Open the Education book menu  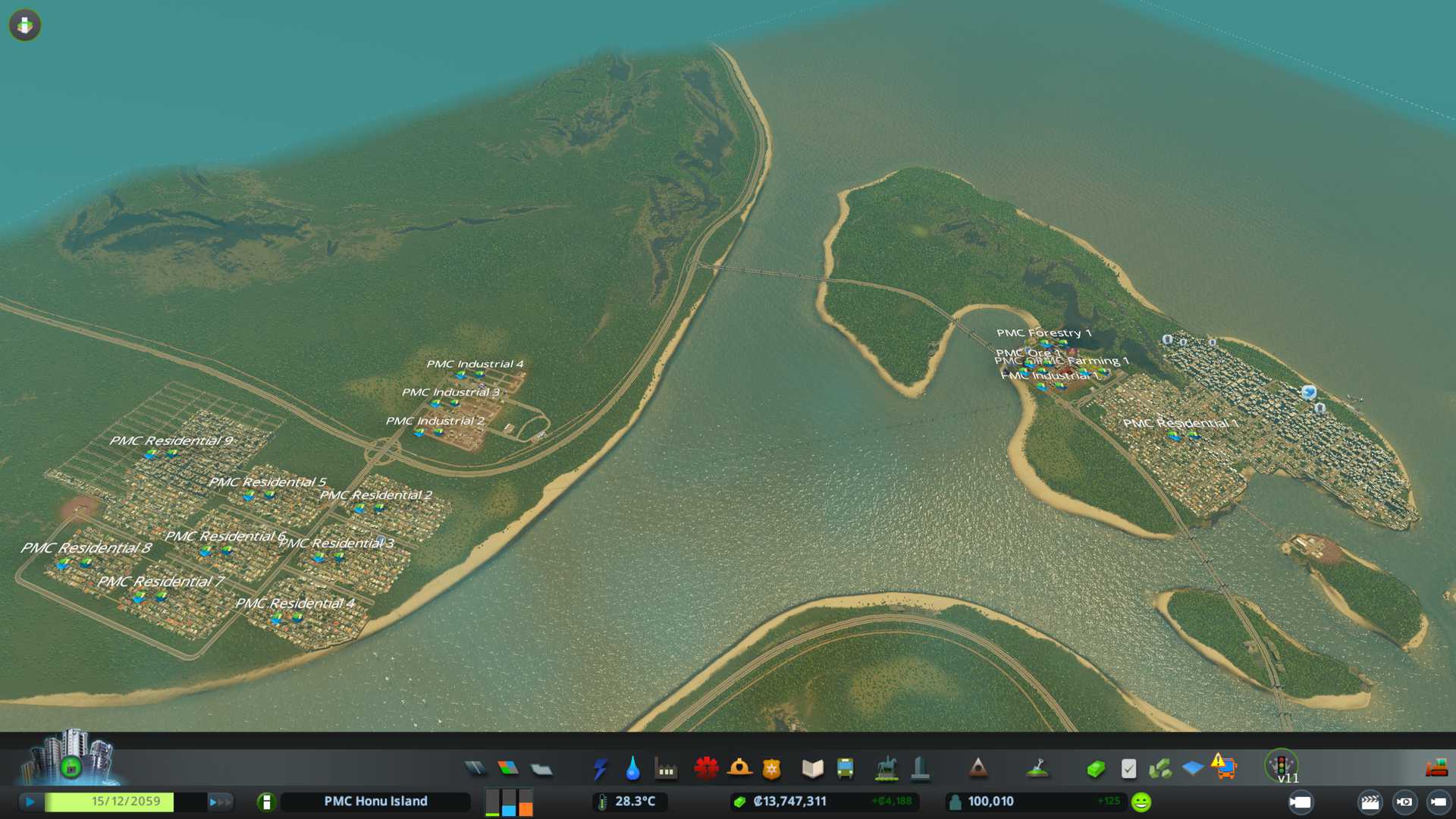[x=812, y=769]
